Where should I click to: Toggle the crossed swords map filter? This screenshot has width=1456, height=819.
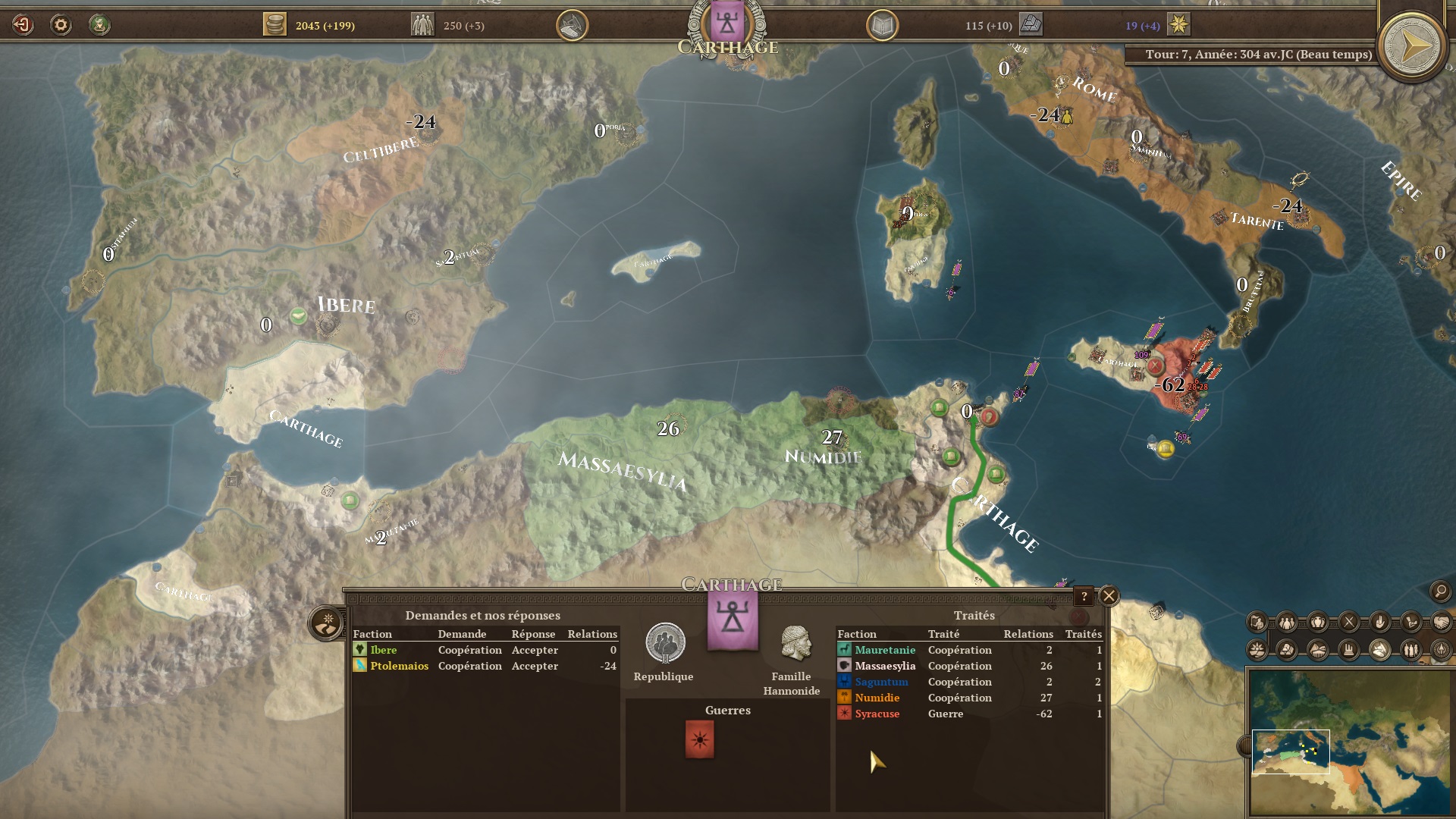point(1348,623)
